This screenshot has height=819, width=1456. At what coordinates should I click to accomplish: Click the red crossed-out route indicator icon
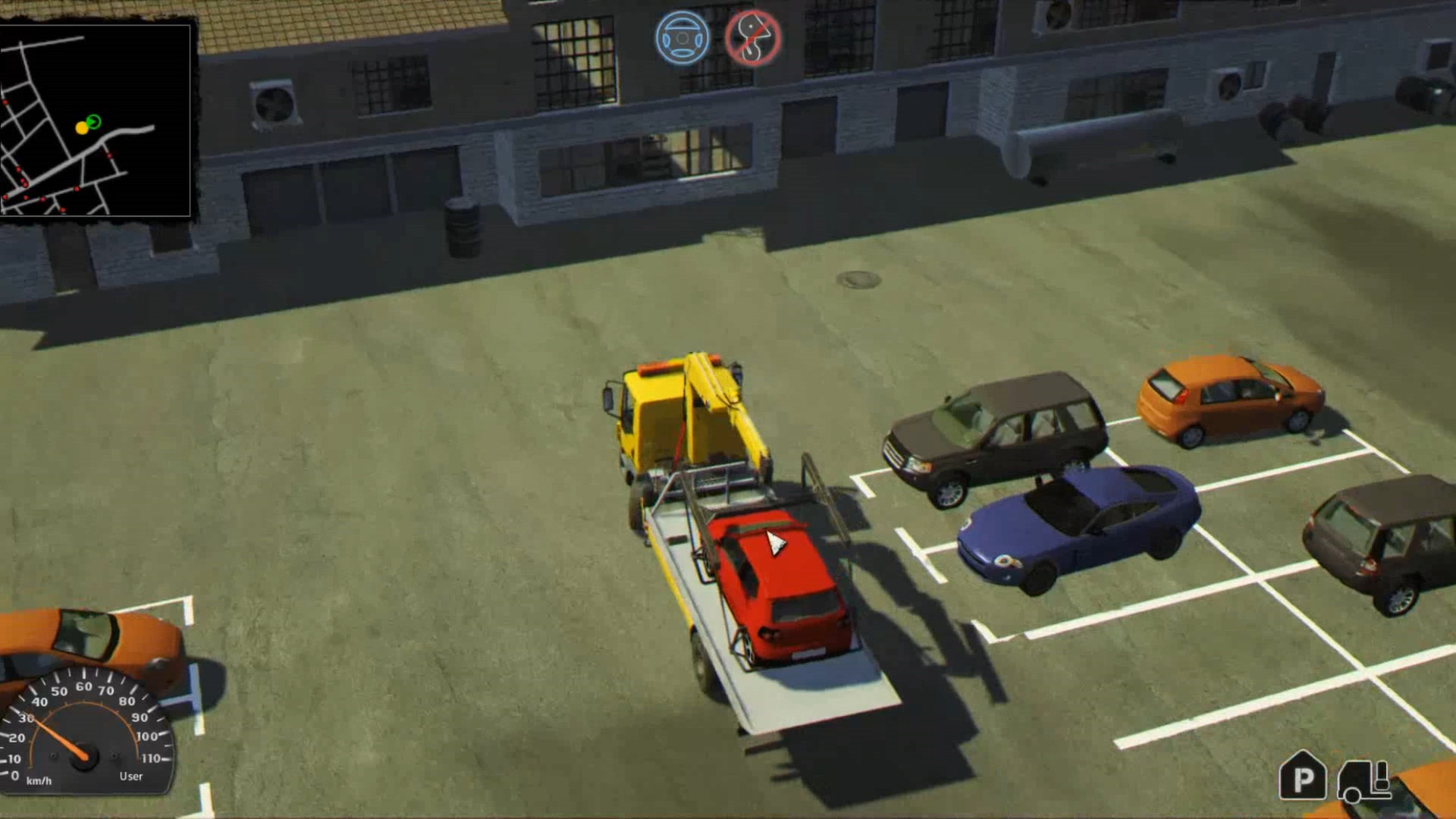(750, 37)
